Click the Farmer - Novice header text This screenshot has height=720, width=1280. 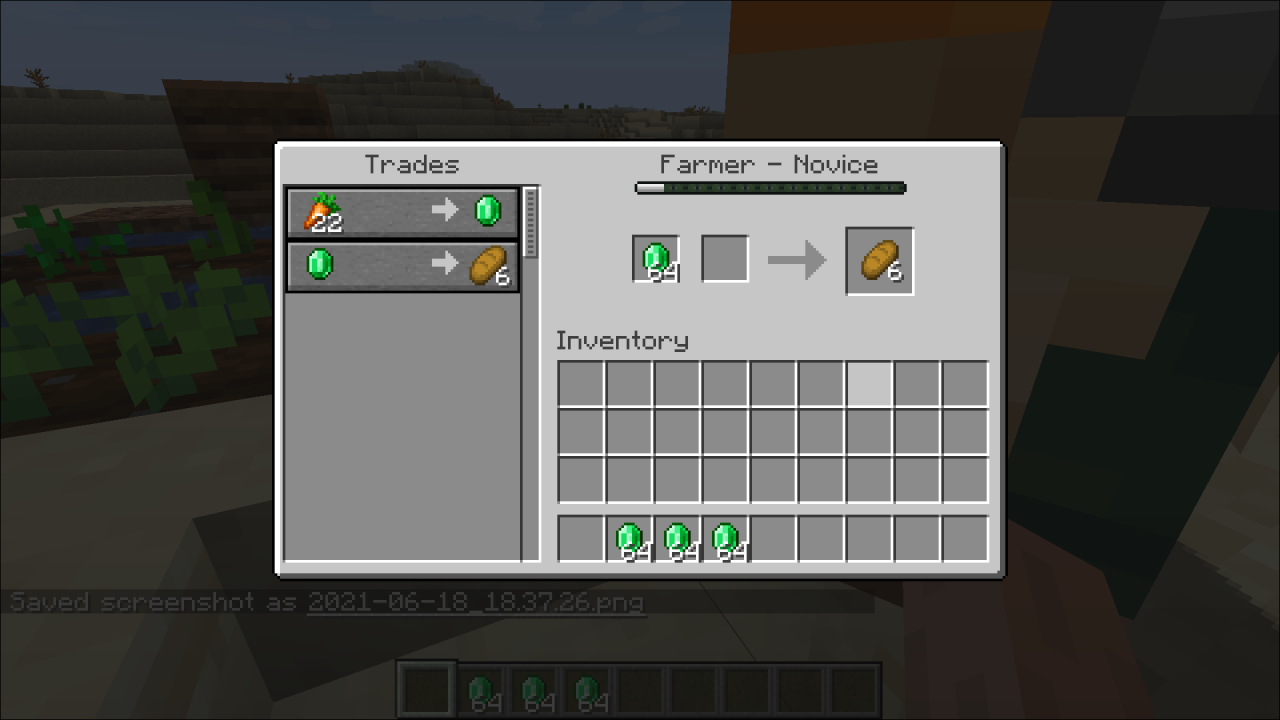click(770, 164)
